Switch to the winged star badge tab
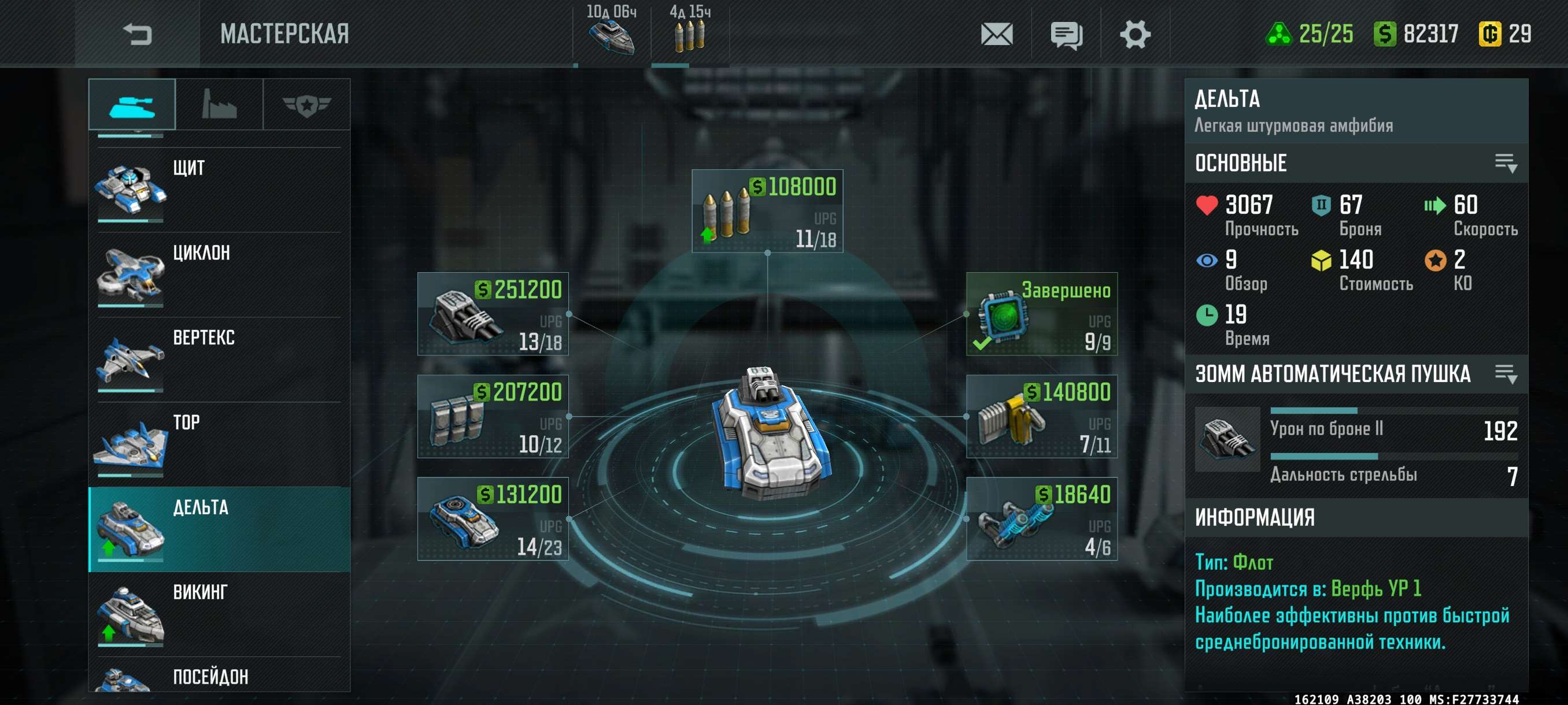The width and height of the screenshot is (1568, 705). coord(306,105)
